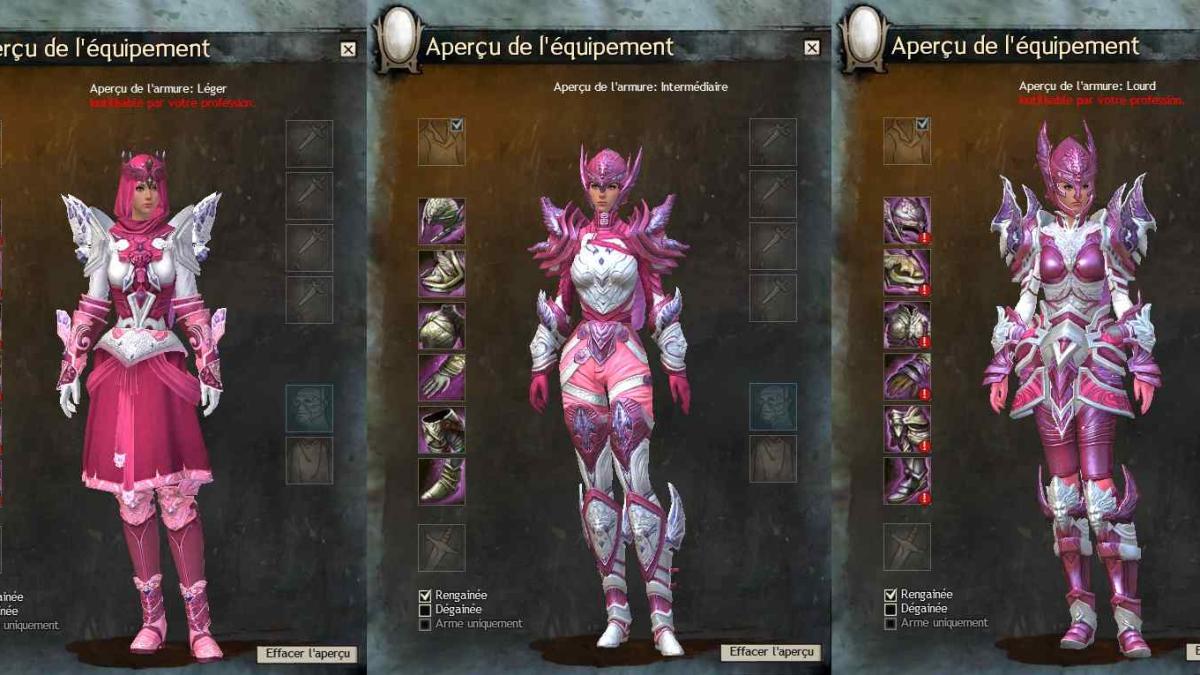1200x675 pixels.
Task: Toggle Rengainée checkbox in the Intermédiaire panel
Action: [425, 595]
